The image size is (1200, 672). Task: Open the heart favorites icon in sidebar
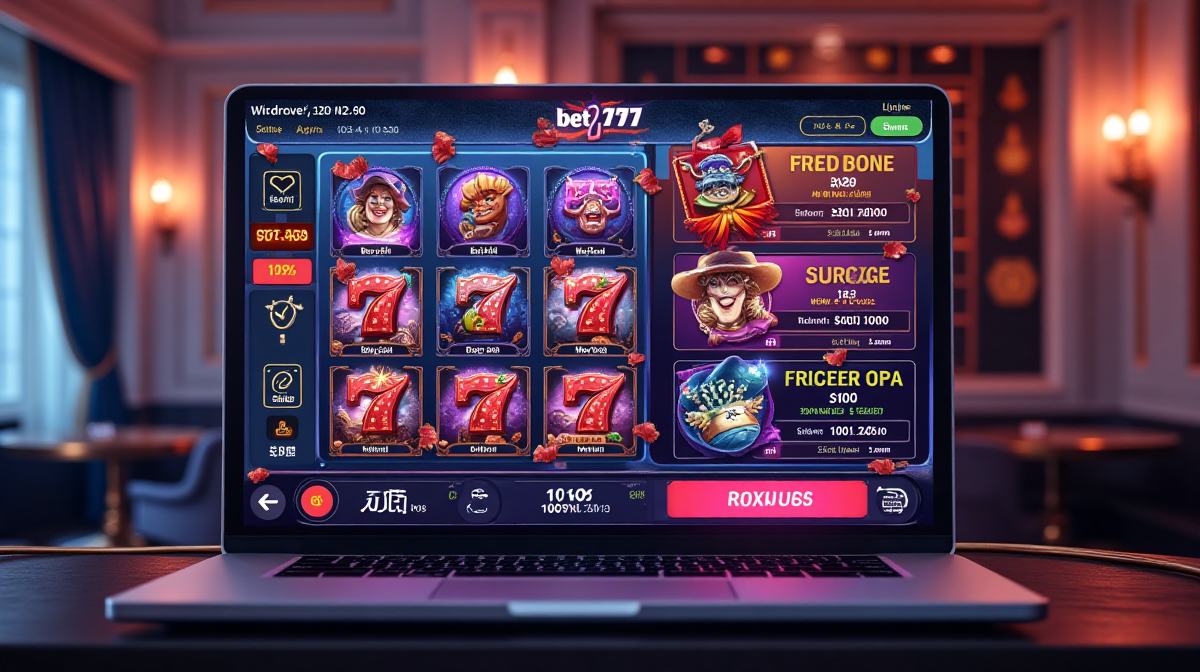(x=282, y=190)
